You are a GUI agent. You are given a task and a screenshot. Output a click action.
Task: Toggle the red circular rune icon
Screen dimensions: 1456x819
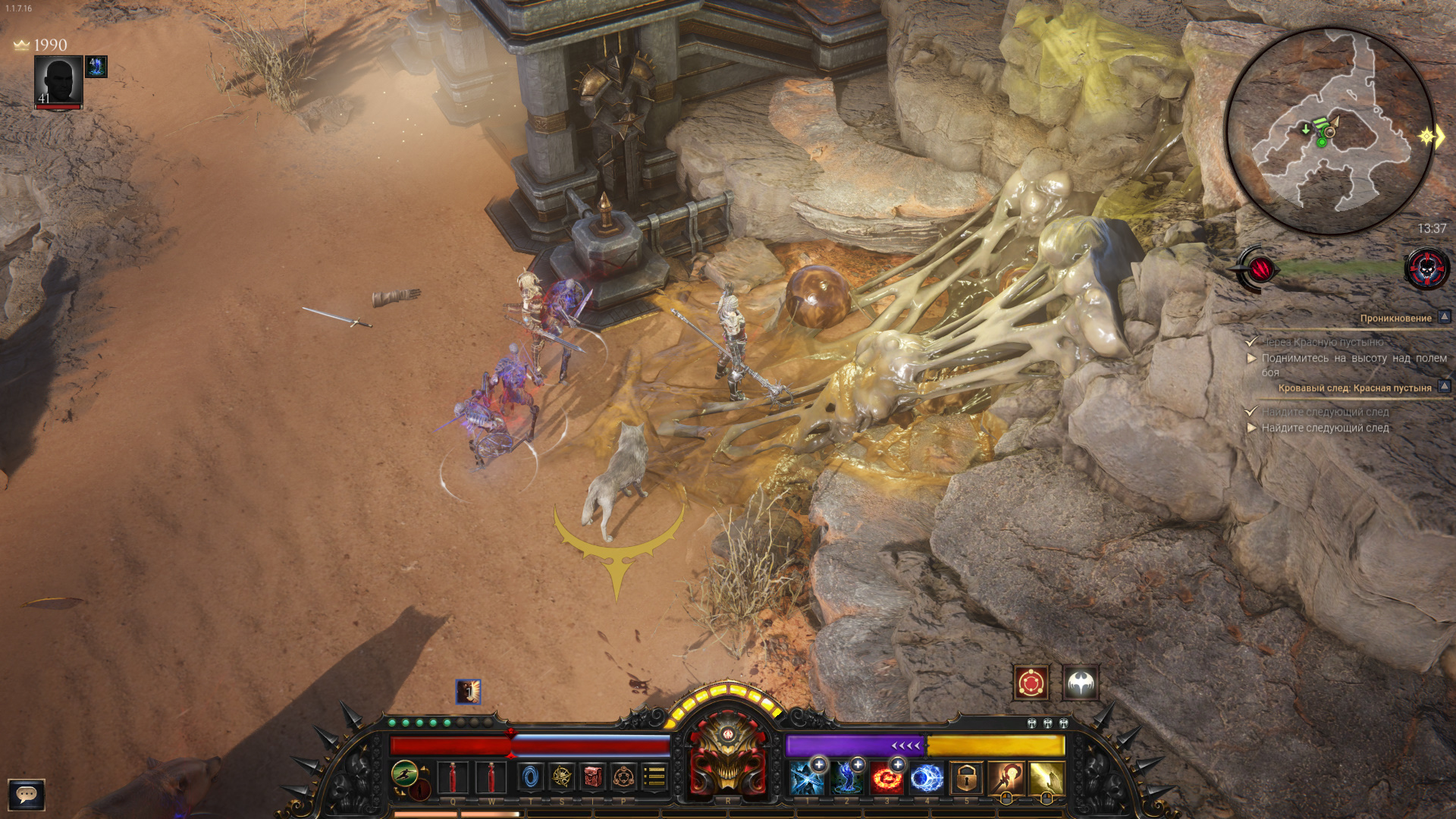point(1031,684)
